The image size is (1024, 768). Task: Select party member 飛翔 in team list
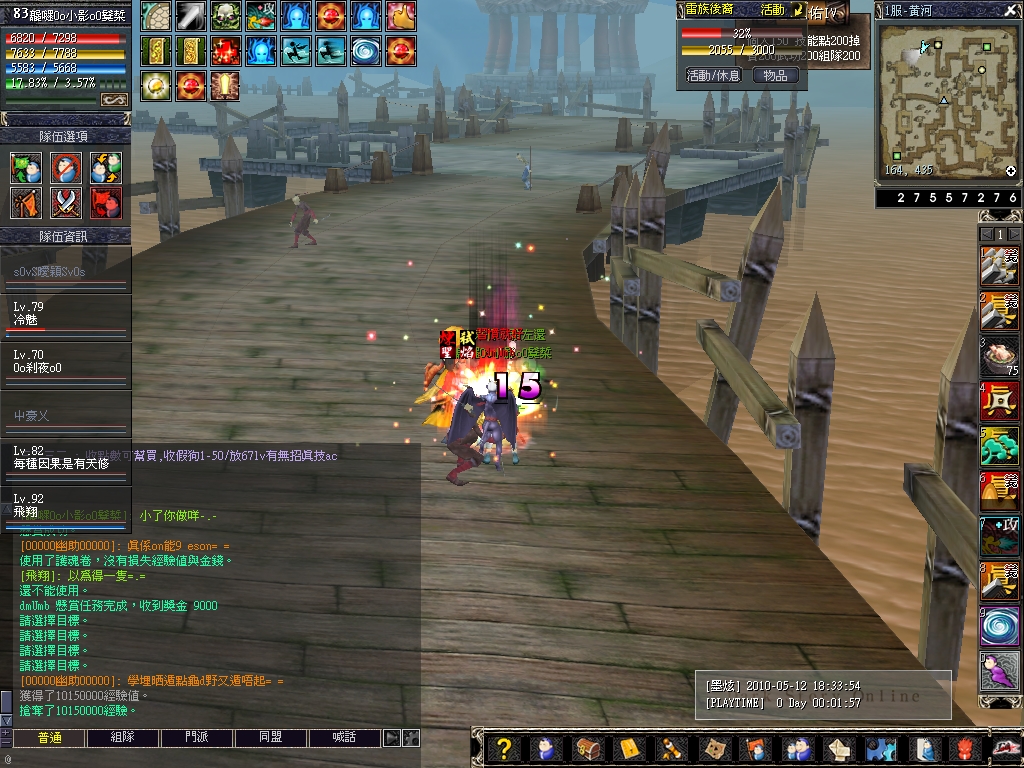[65, 506]
